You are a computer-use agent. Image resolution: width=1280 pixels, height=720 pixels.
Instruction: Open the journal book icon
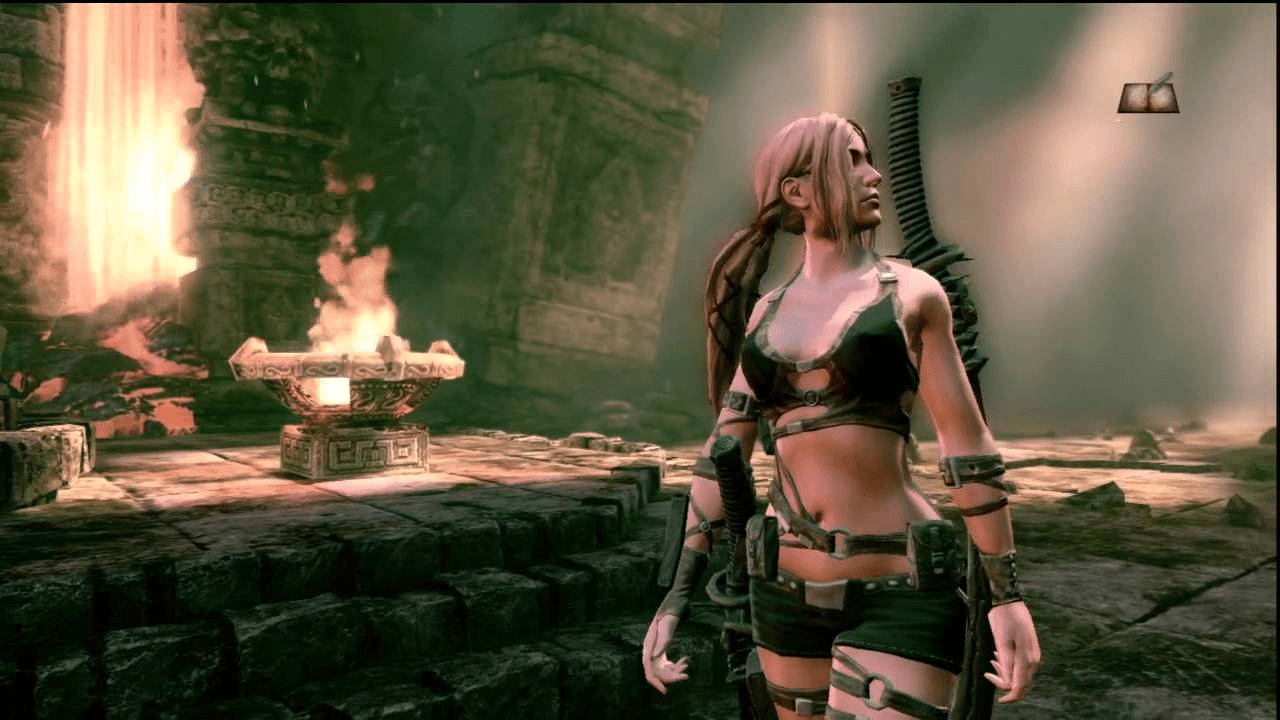[x=1147, y=96]
